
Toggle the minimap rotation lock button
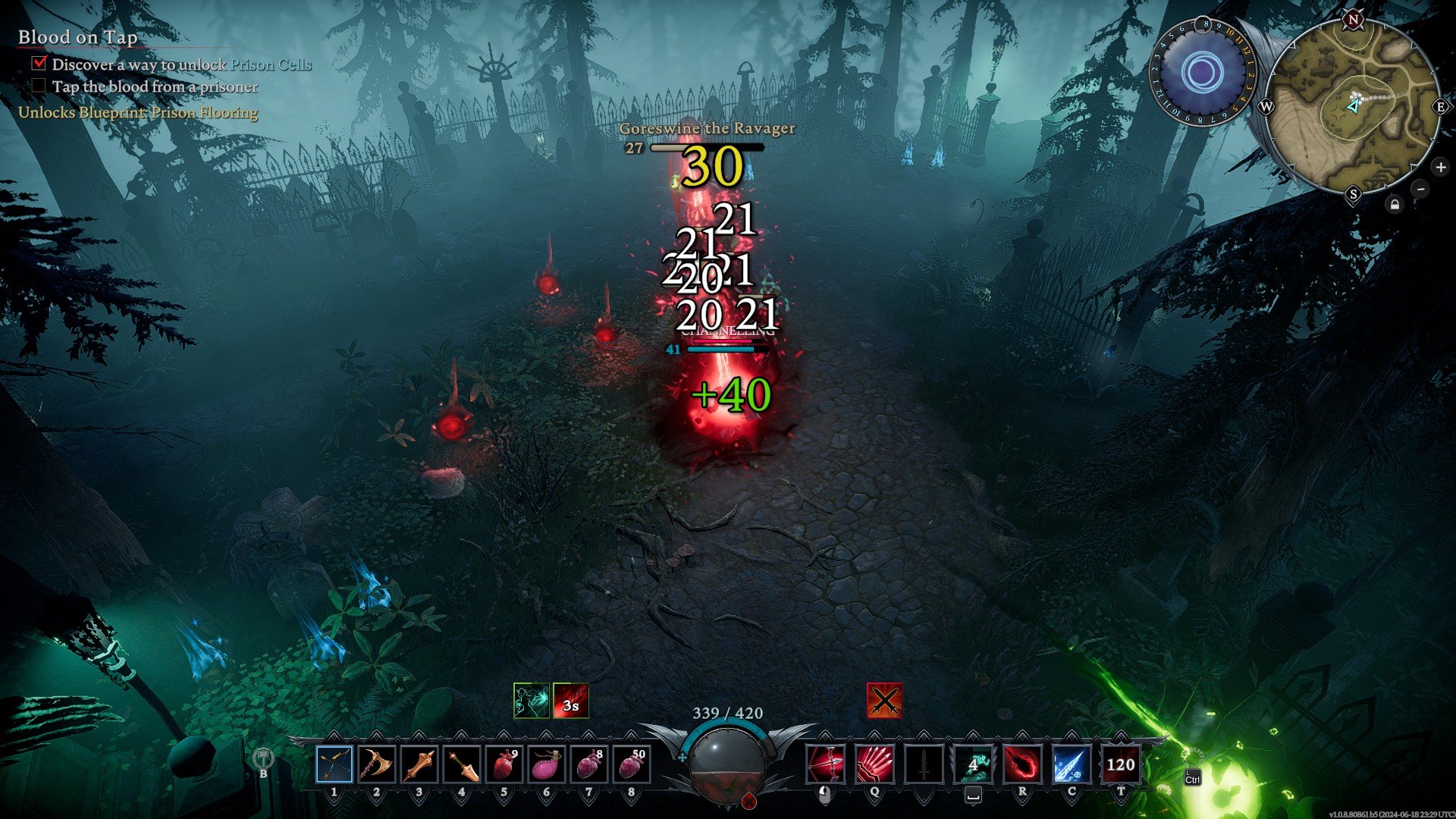1395,204
